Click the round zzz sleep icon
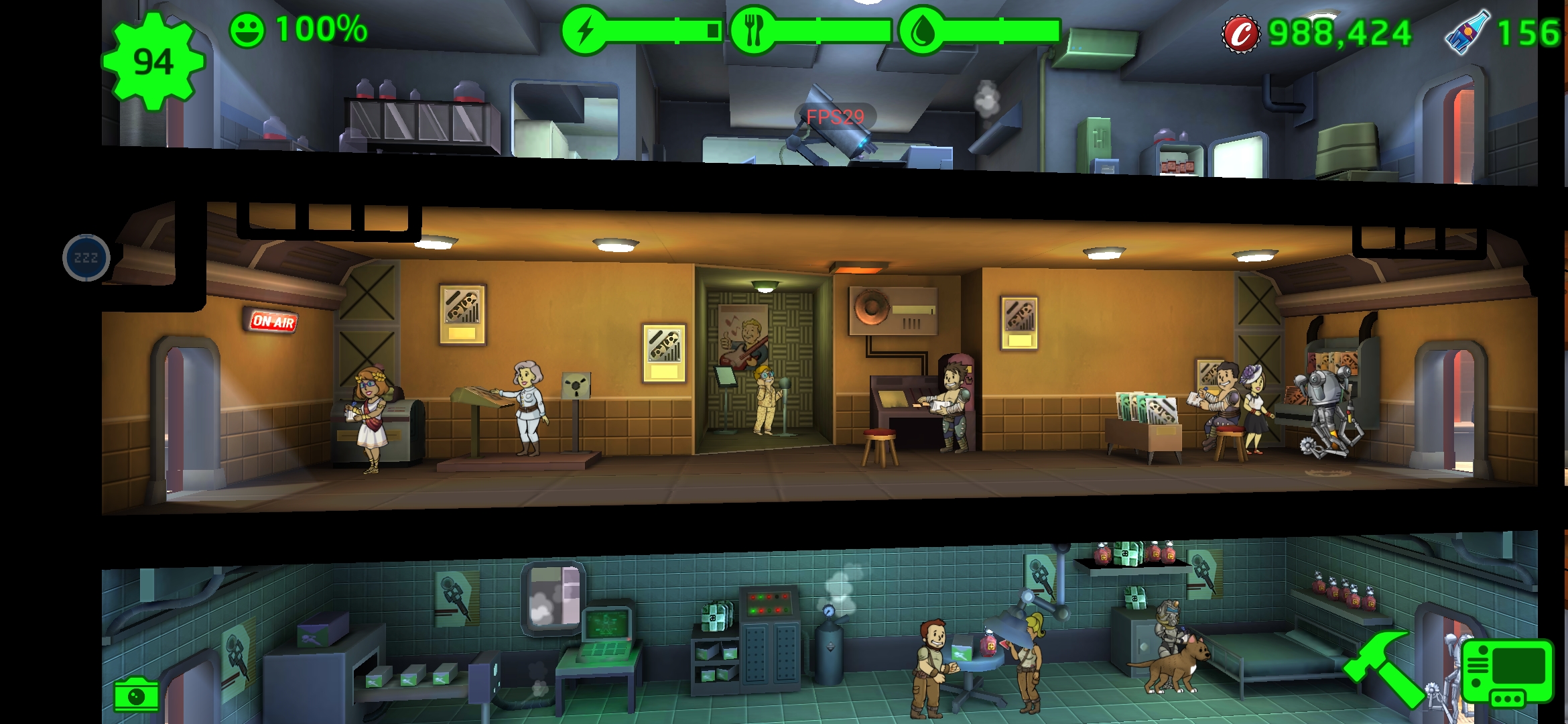 click(x=86, y=257)
